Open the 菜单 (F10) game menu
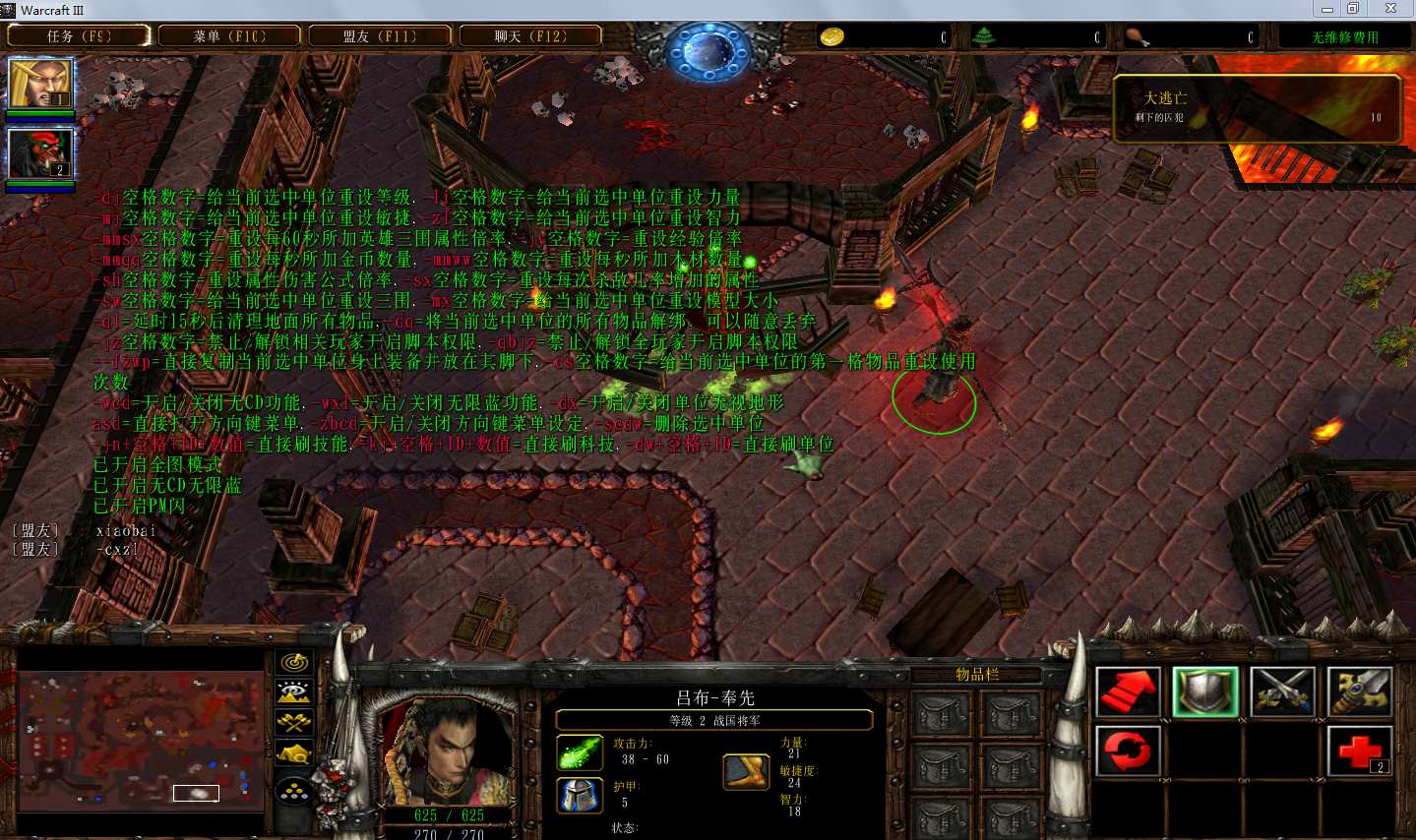Viewport: 1416px width, 840px height. click(x=229, y=36)
